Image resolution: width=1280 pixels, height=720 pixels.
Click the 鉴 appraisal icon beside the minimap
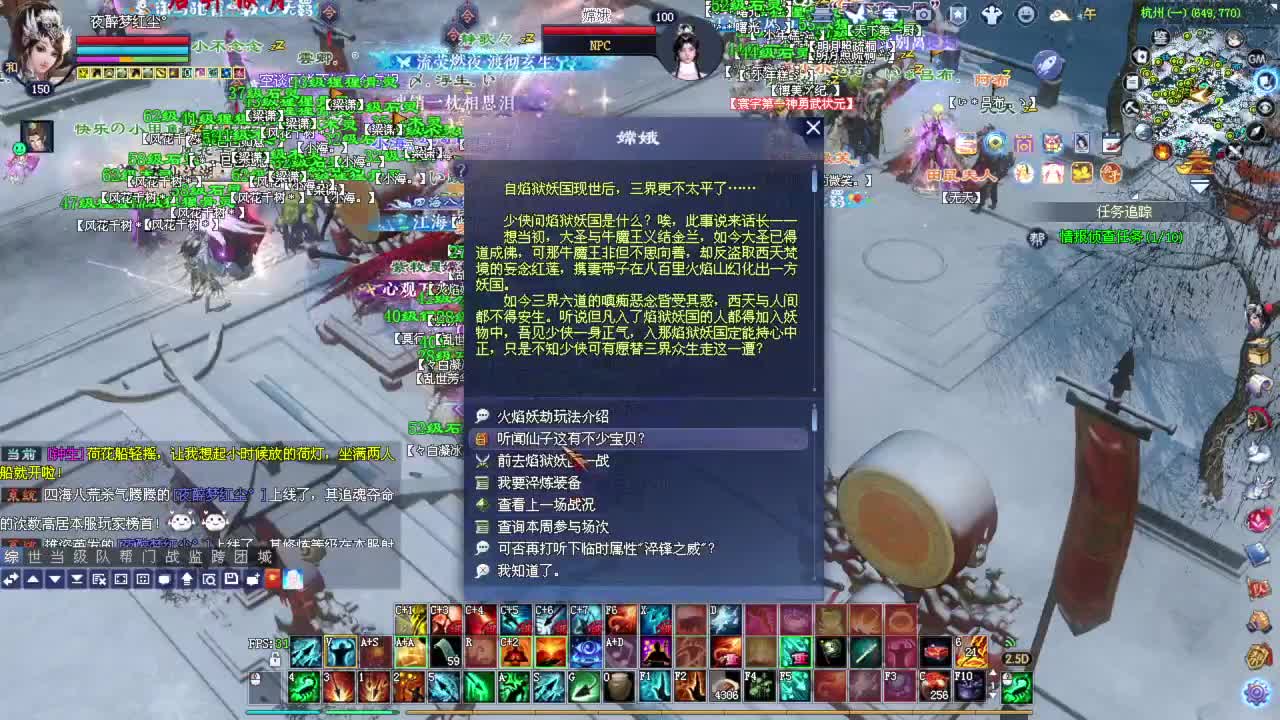coord(1160,37)
